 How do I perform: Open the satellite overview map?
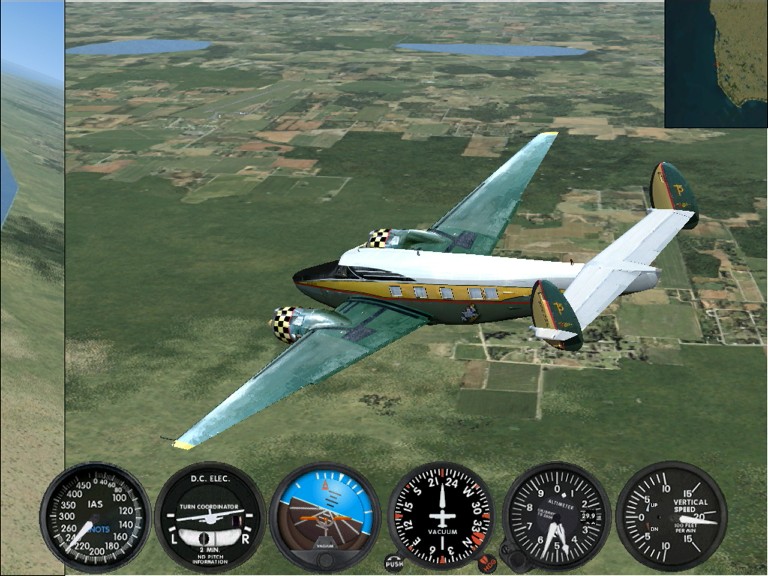[x=716, y=63]
